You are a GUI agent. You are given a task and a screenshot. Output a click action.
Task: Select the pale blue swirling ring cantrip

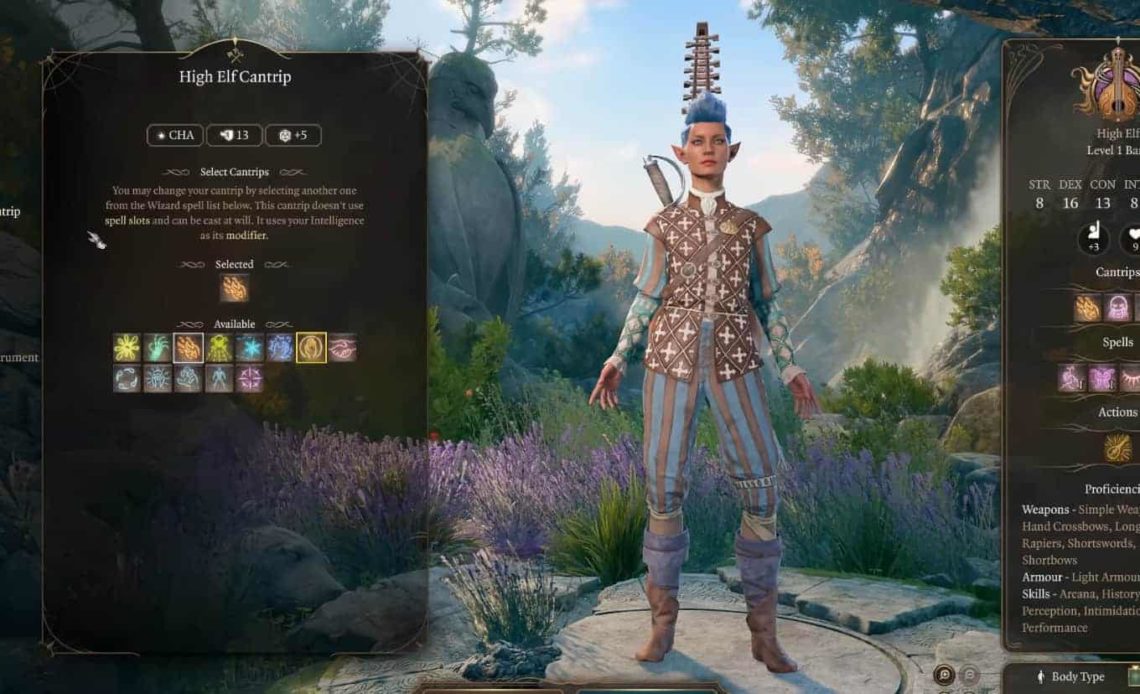point(127,378)
